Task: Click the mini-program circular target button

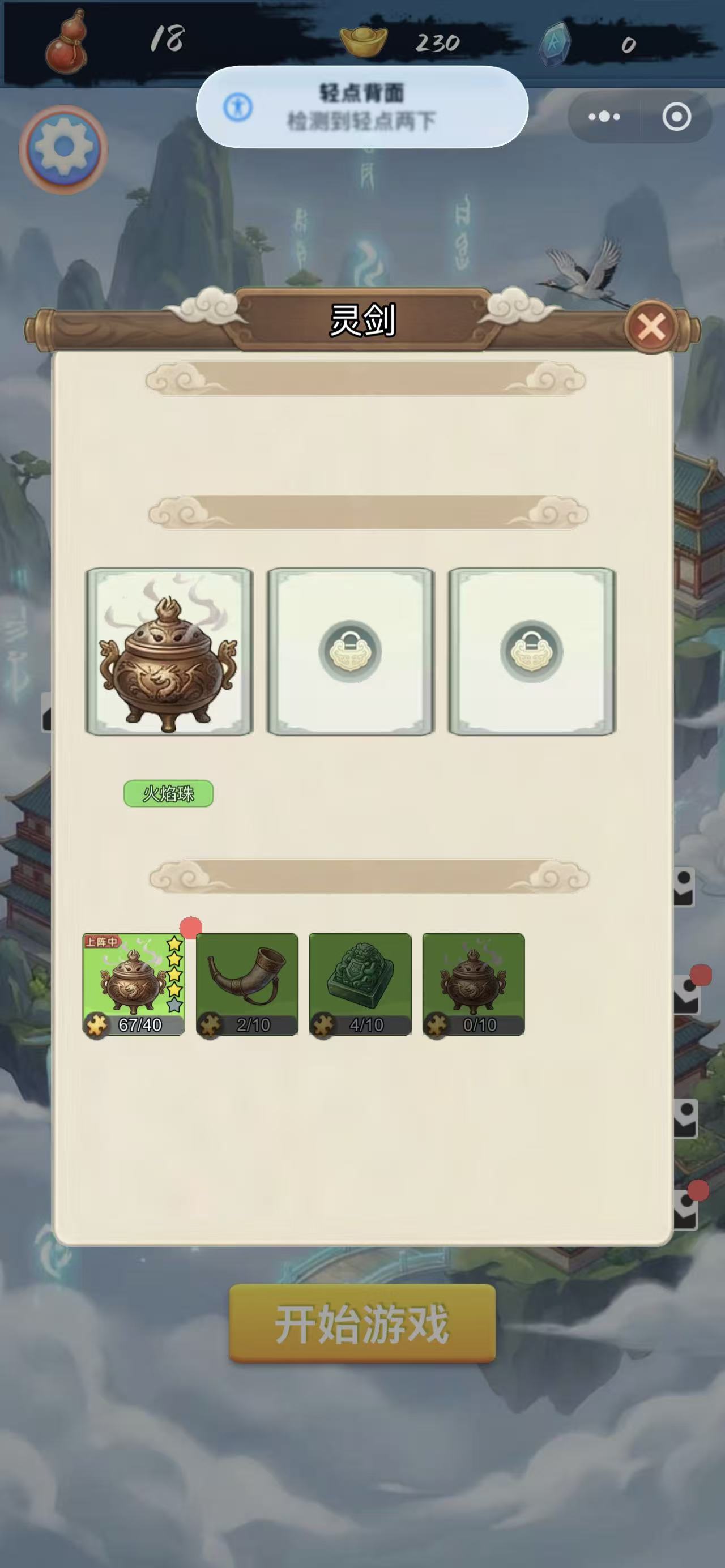Action: [676, 116]
